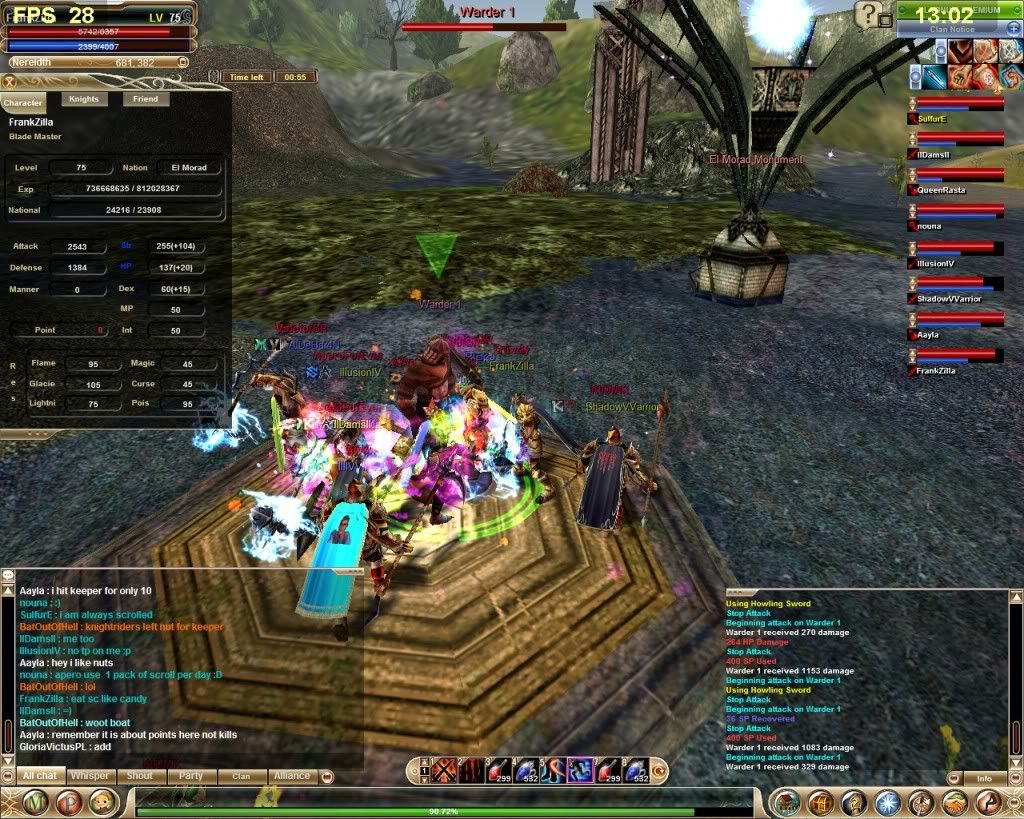Expand the Clan Notice plus button
This screenshot has height=819, width=1024.
[1013, 29]
